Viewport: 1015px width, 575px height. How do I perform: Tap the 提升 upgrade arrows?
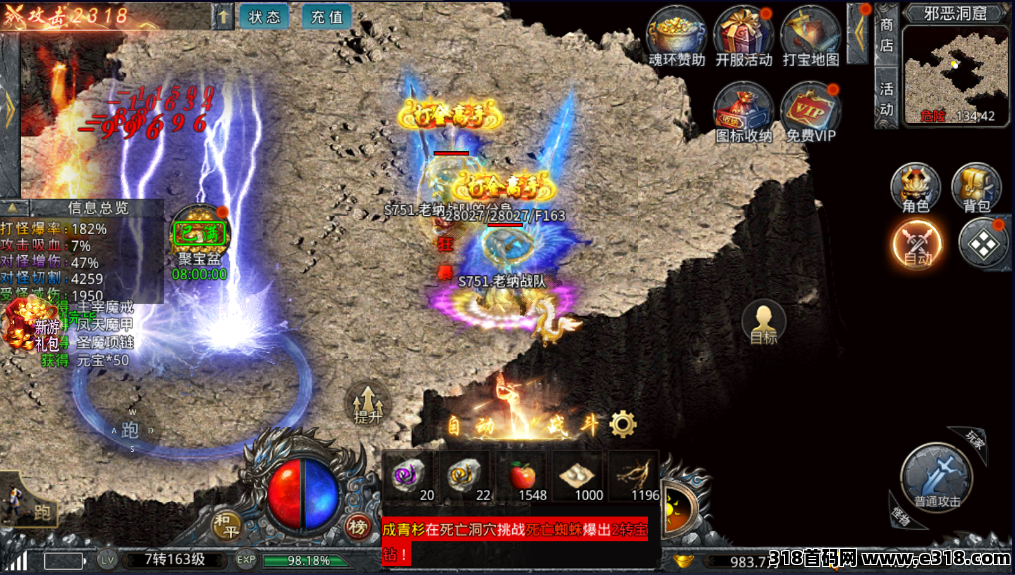368,404
